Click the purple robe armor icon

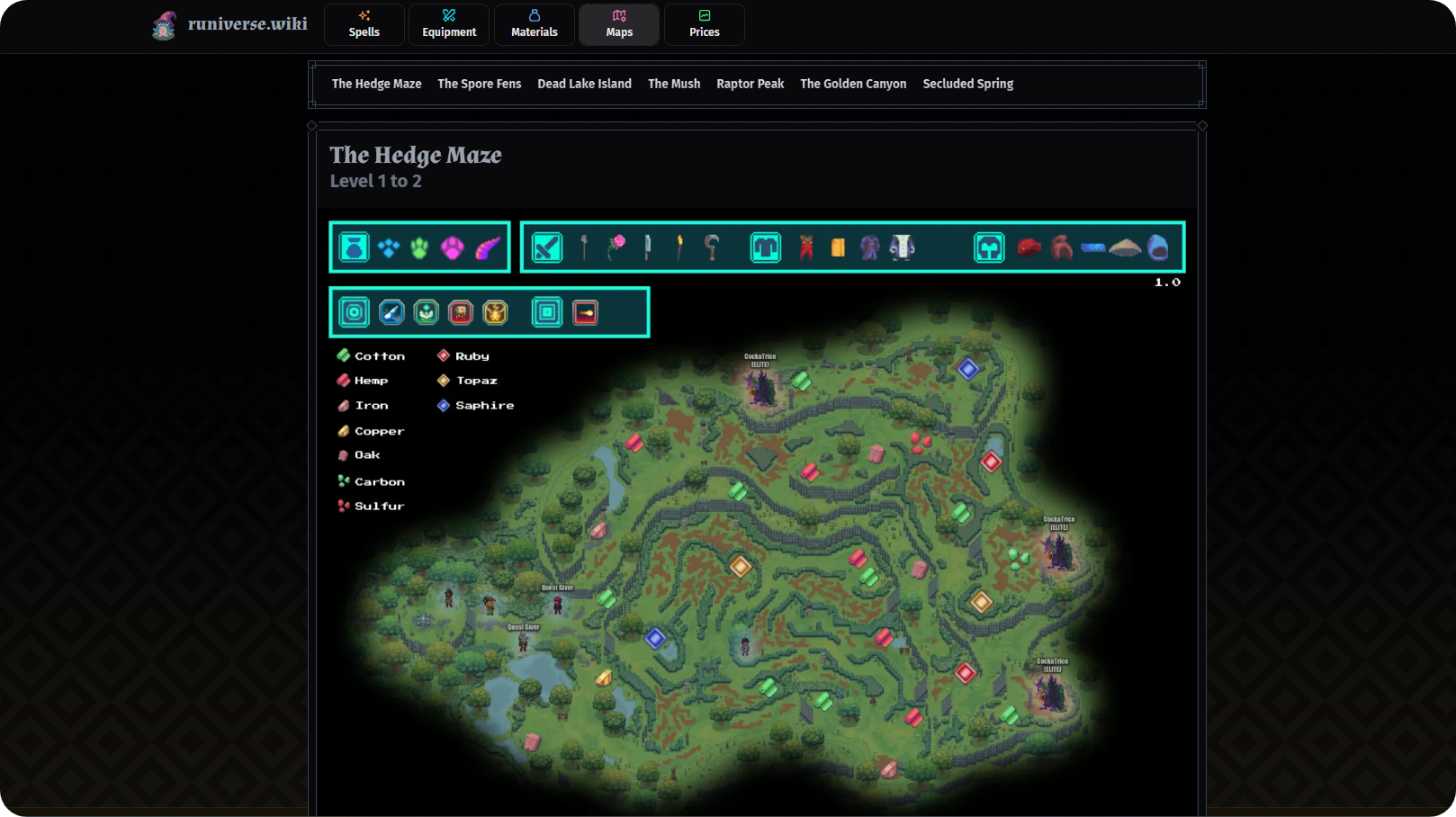click(869, 247)
